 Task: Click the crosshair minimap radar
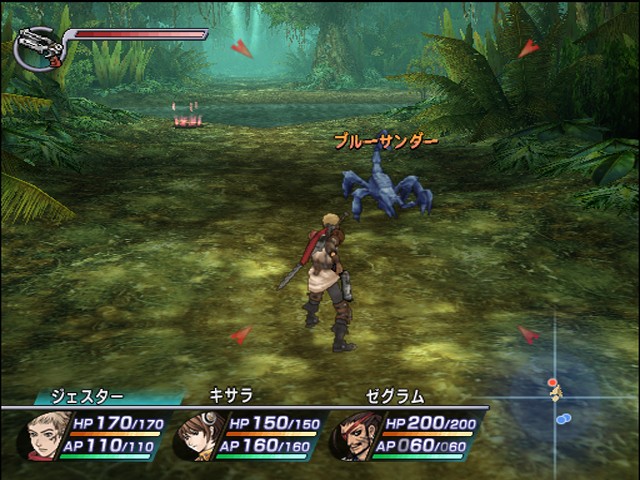pyautogui.click(x=556, y=396)
